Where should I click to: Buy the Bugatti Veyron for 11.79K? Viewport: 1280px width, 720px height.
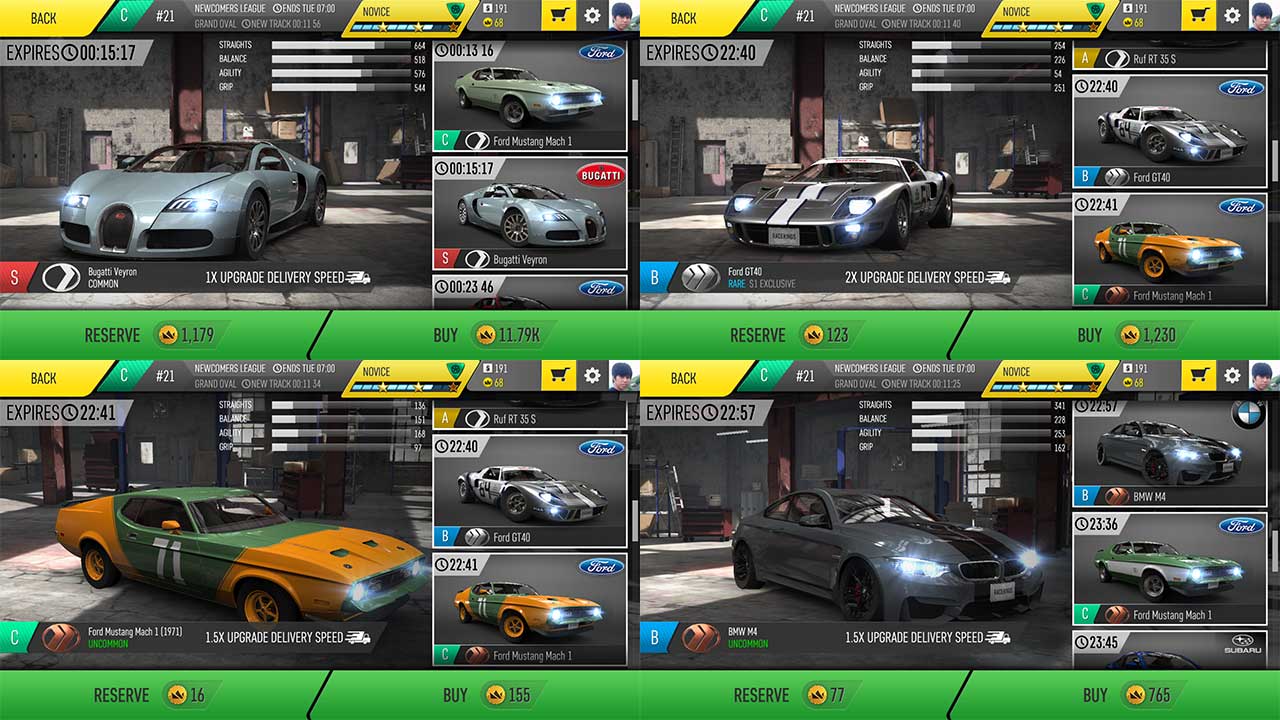(480, 335)
